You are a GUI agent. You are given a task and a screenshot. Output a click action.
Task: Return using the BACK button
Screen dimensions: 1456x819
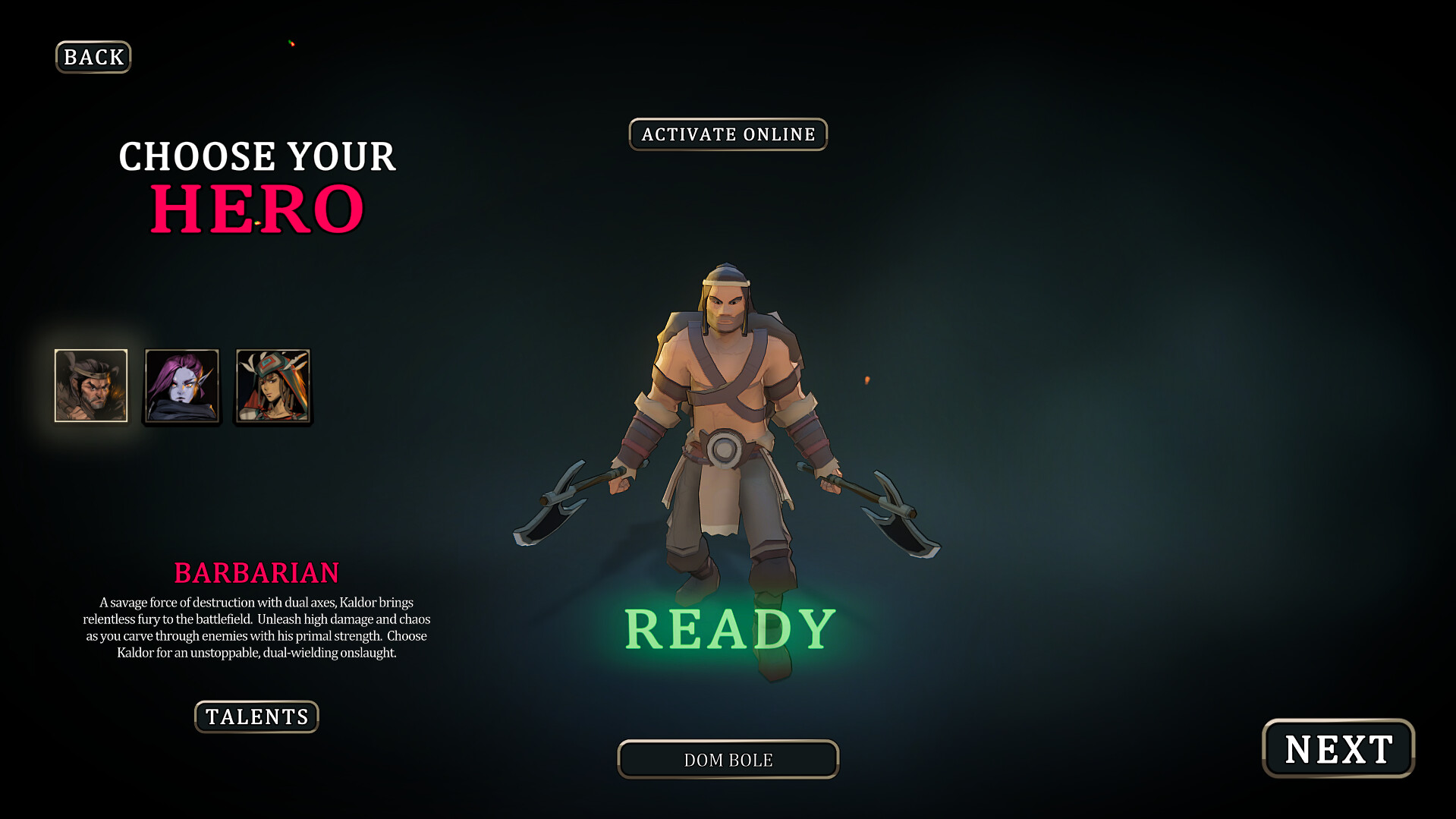point(93,57)
